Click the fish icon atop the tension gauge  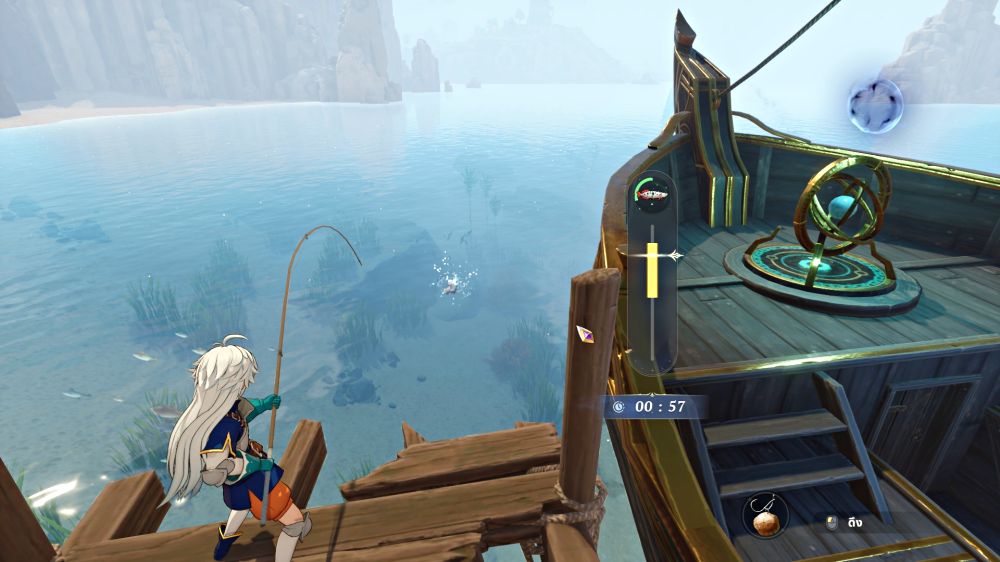point(652,195)
